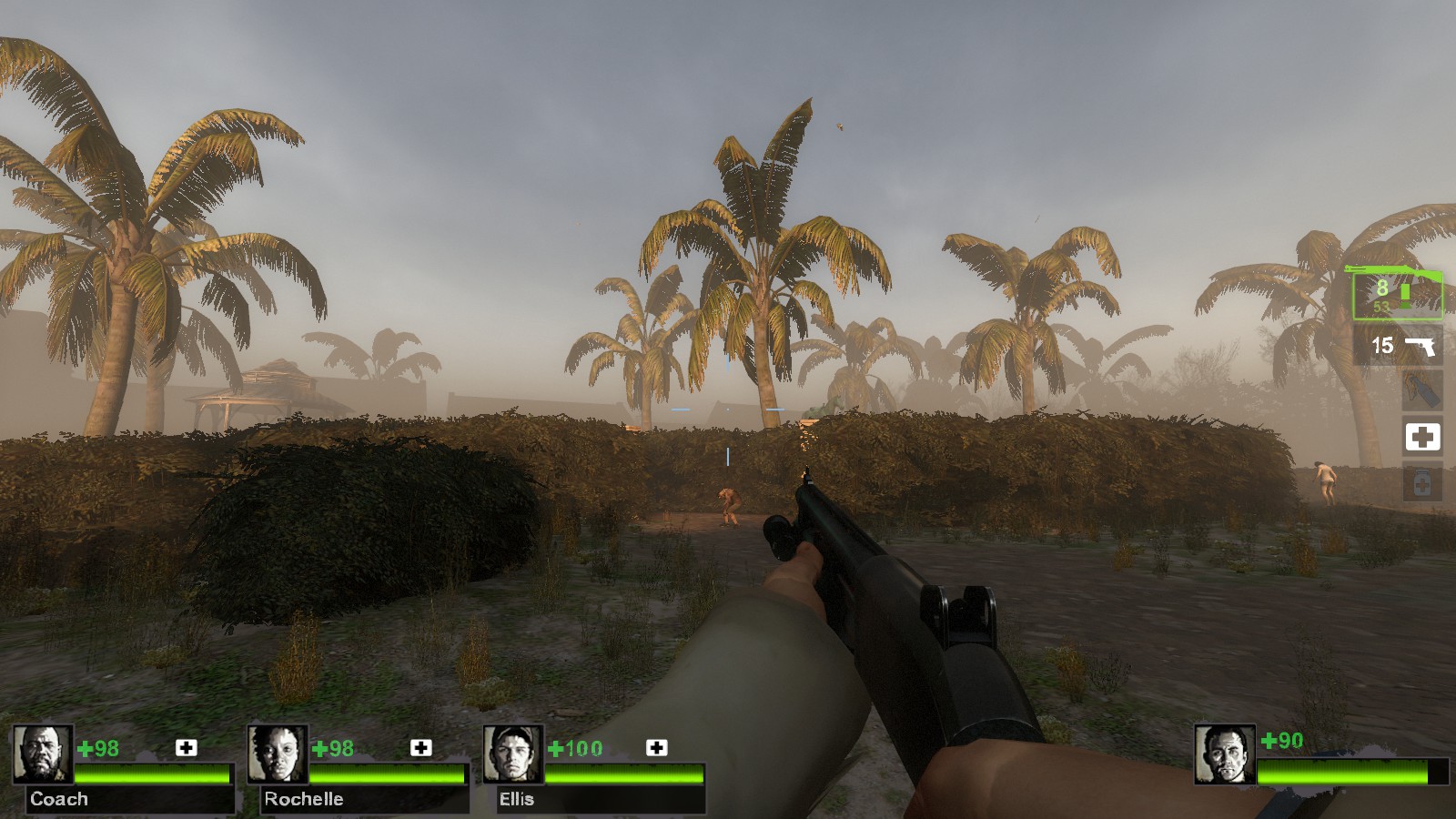Image resolution: width=1456 pixels, height=819 pixels.
Task: Click Ellis's medkit indicator icon
Action: tap(657, 748)
